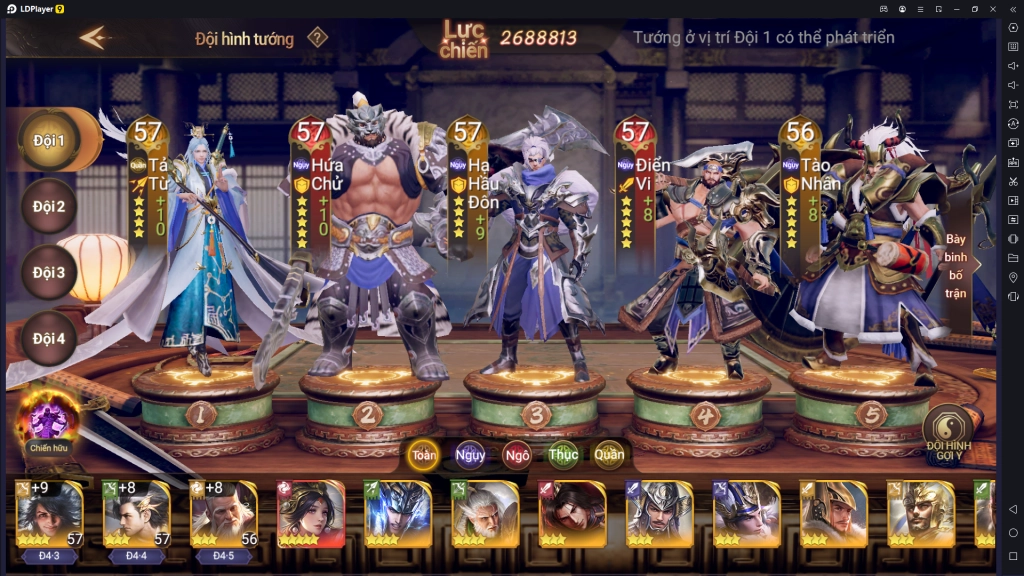Screen dimensions: 1024x576
Task: Open Bày binh bố trận formation panel
Action: [x=957, y=267]
